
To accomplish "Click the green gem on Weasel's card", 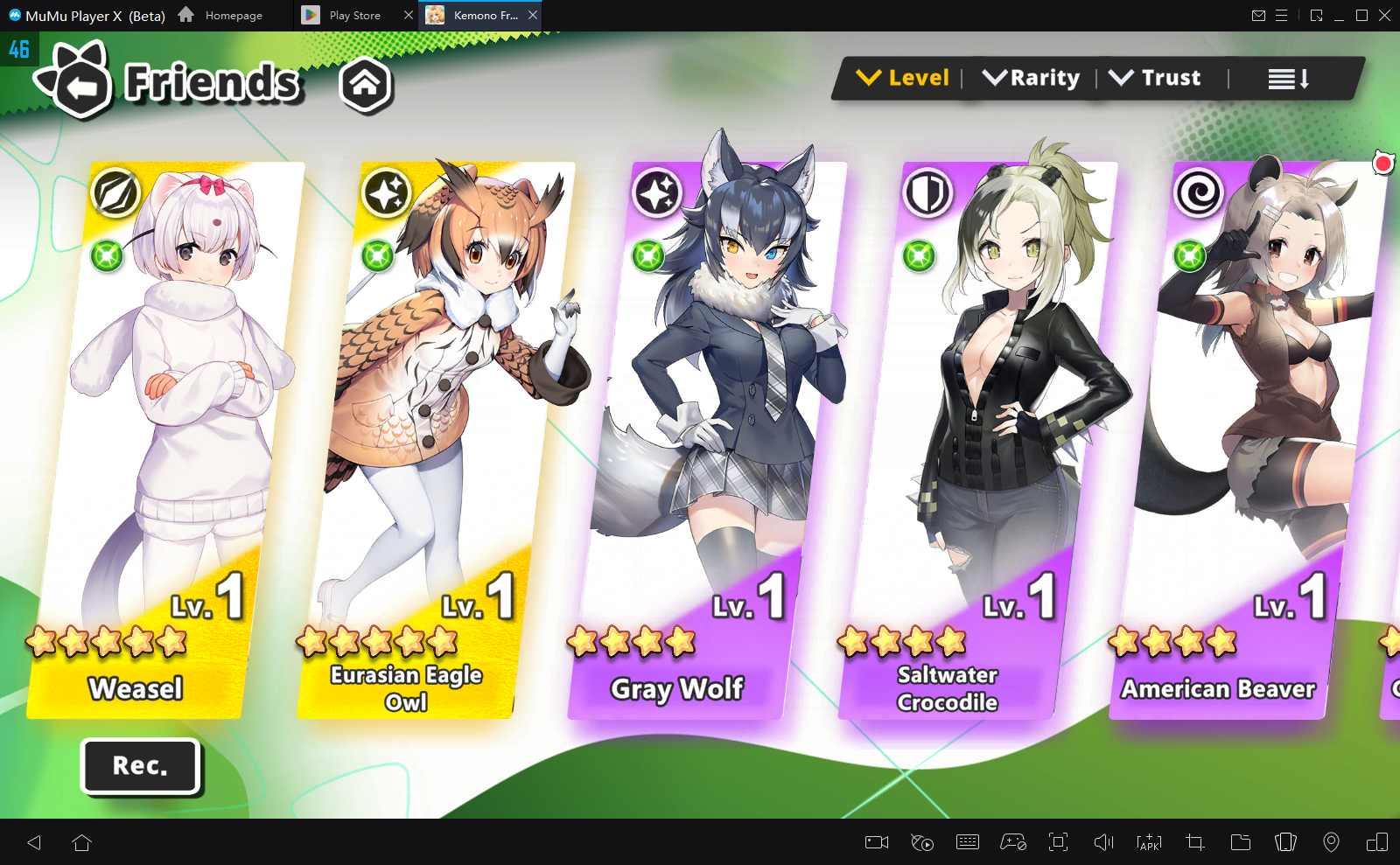I will 107,256.
